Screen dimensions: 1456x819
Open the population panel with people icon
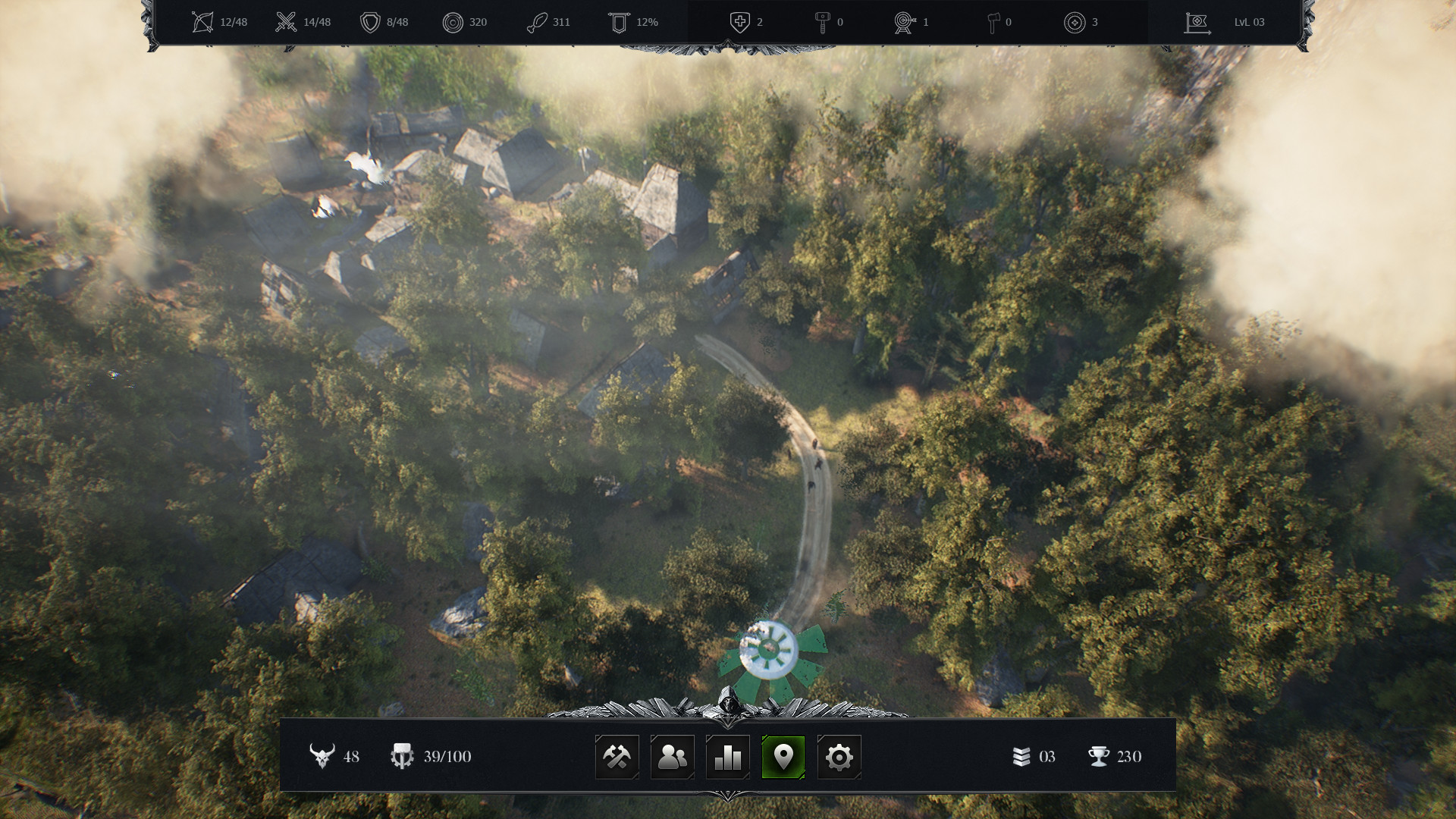(672, 756)
